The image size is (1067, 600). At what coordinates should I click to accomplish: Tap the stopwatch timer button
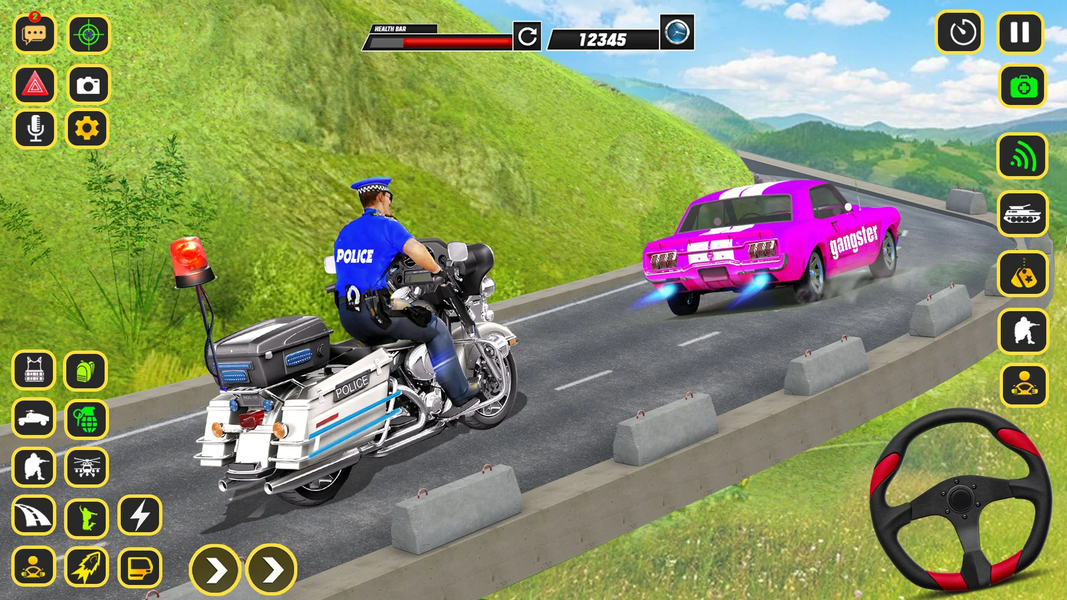click(960, 32)
